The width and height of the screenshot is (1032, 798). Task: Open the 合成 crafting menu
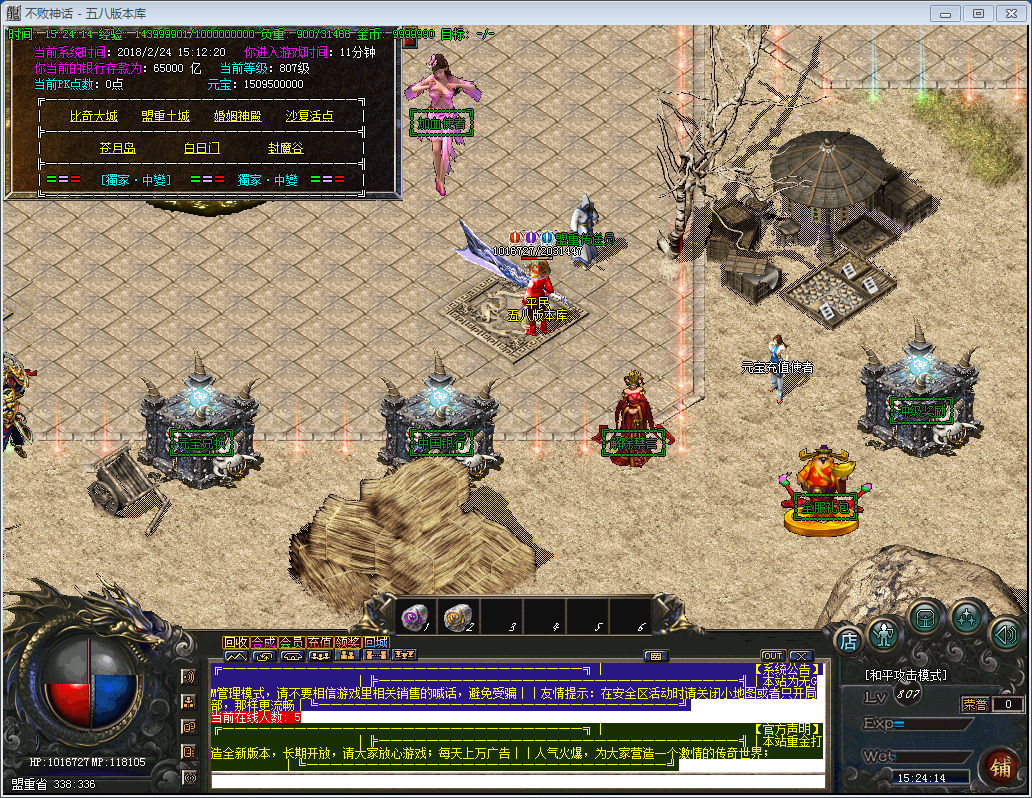pos(264,642)
